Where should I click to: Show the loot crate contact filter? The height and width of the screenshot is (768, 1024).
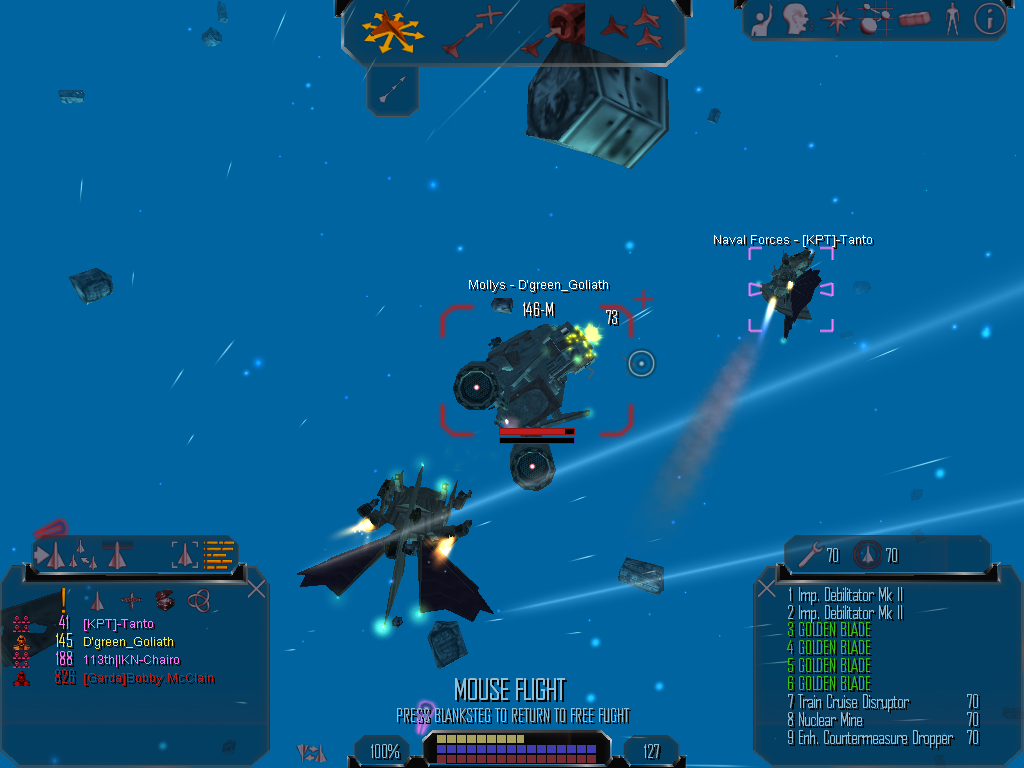coord(165,600)
